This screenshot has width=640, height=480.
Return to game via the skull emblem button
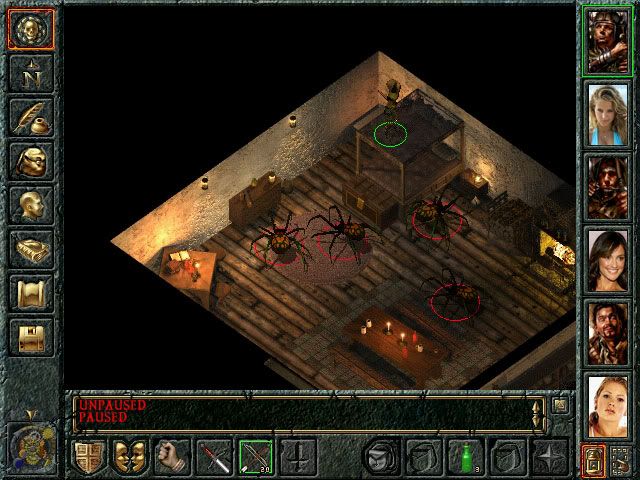(x=32, y=29)
